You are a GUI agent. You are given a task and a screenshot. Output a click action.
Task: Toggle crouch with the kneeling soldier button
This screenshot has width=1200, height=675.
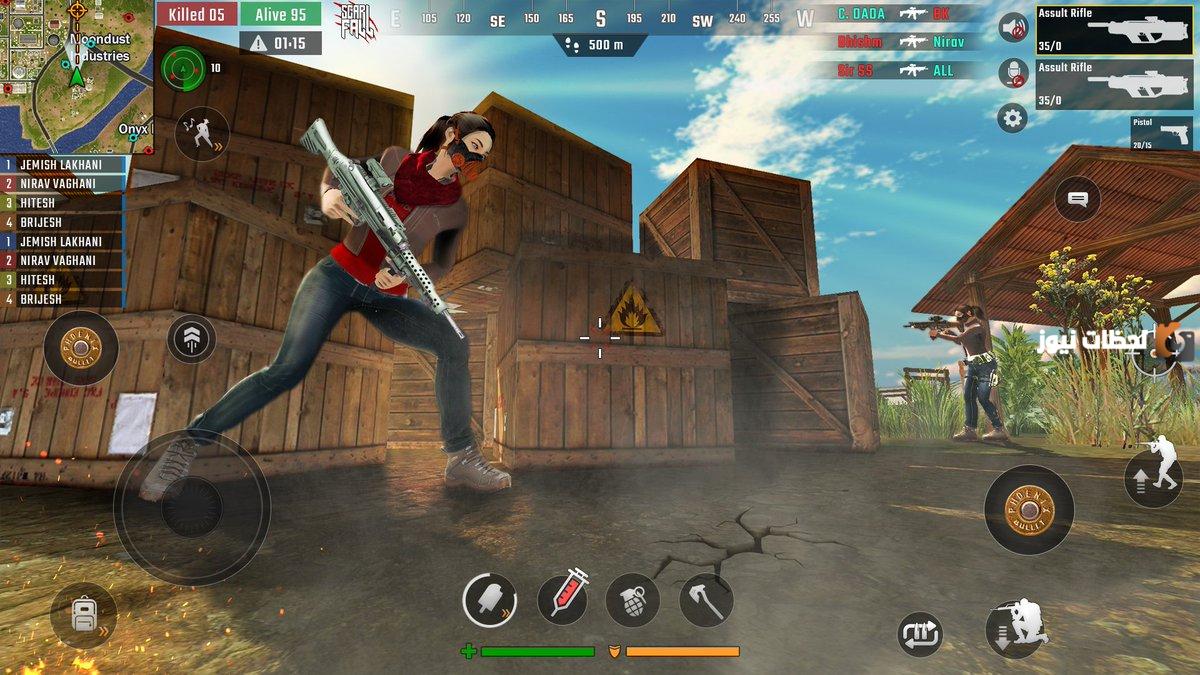[x=1017, y=627]
